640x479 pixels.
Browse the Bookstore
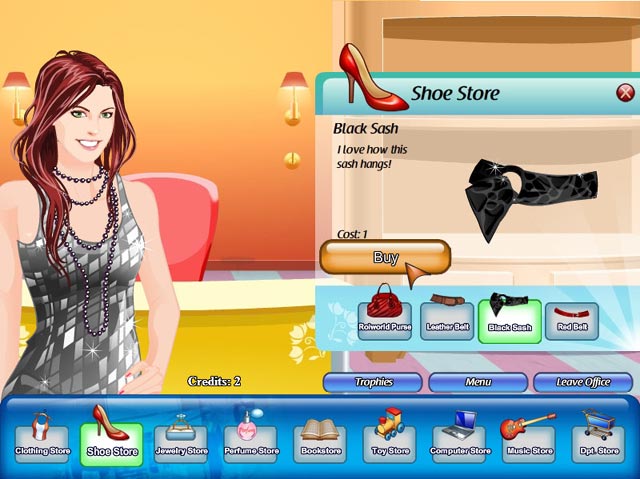(320, 439)
